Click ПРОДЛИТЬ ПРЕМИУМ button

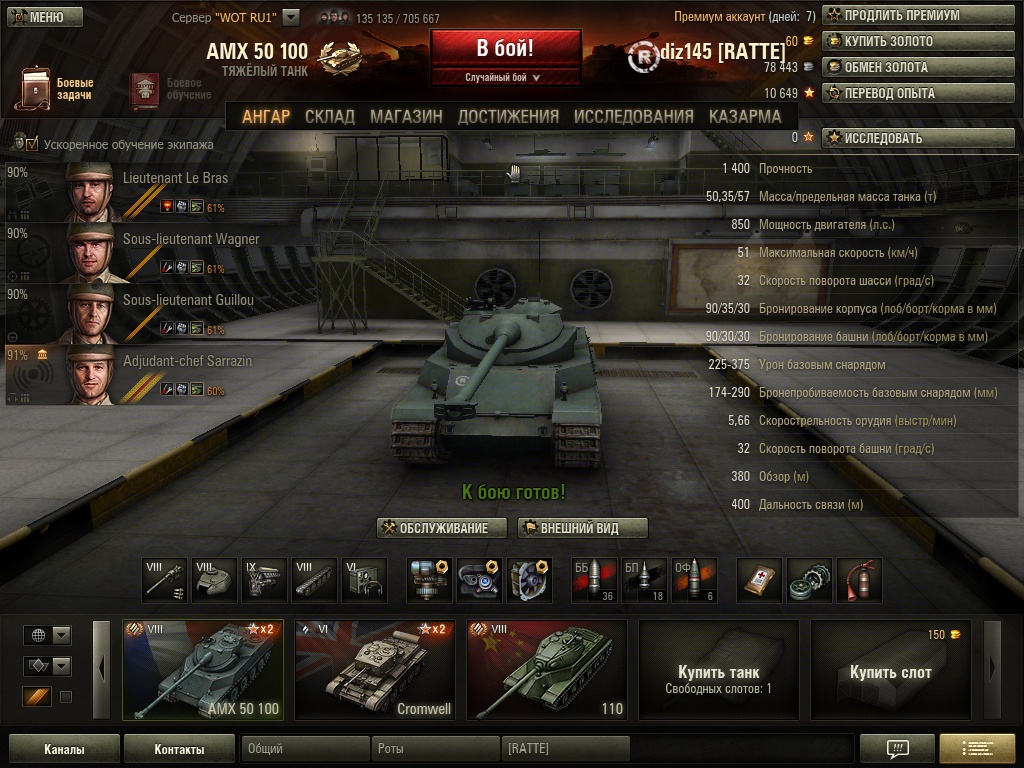click(918, 16)
